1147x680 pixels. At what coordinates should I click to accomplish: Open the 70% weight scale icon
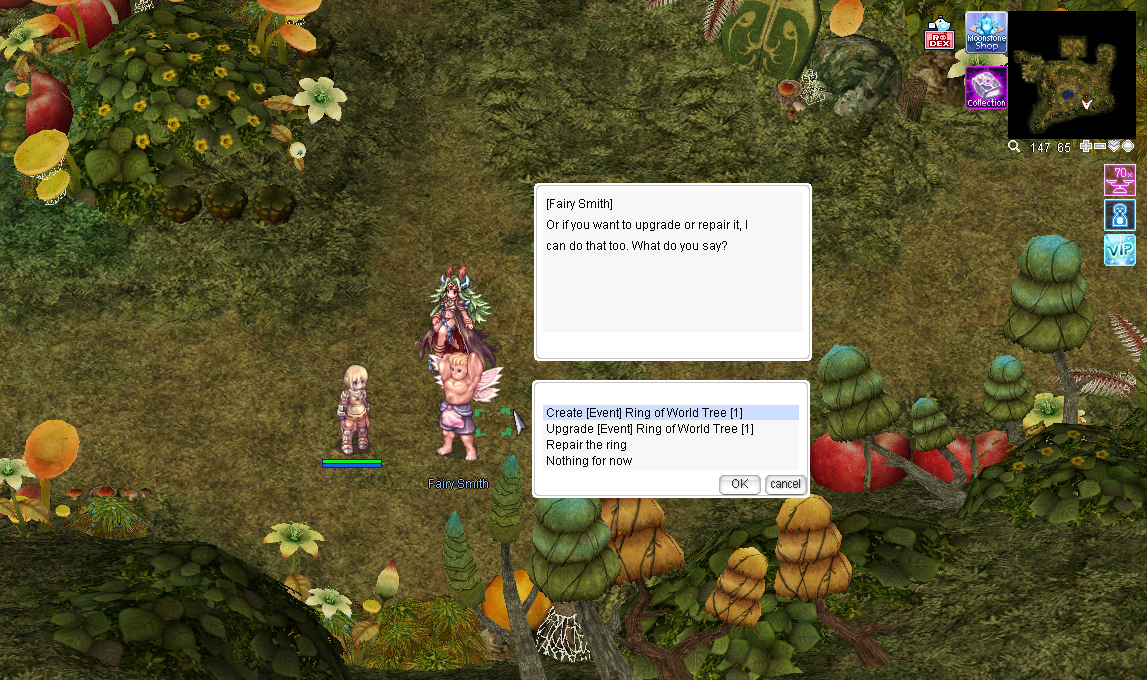[x=1119, y=180]
